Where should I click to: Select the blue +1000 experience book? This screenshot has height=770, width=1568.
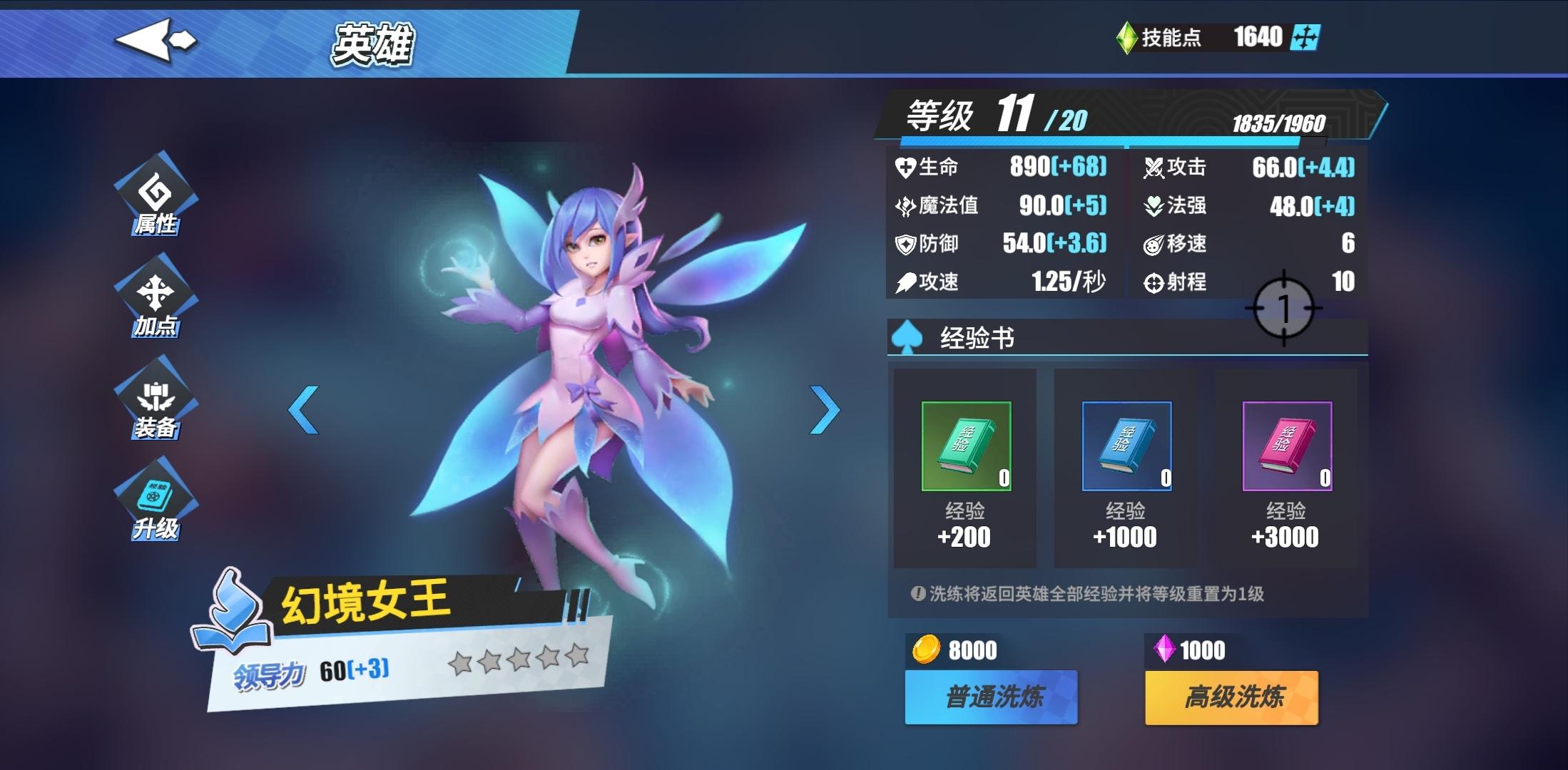click(x=1125, y=446)
